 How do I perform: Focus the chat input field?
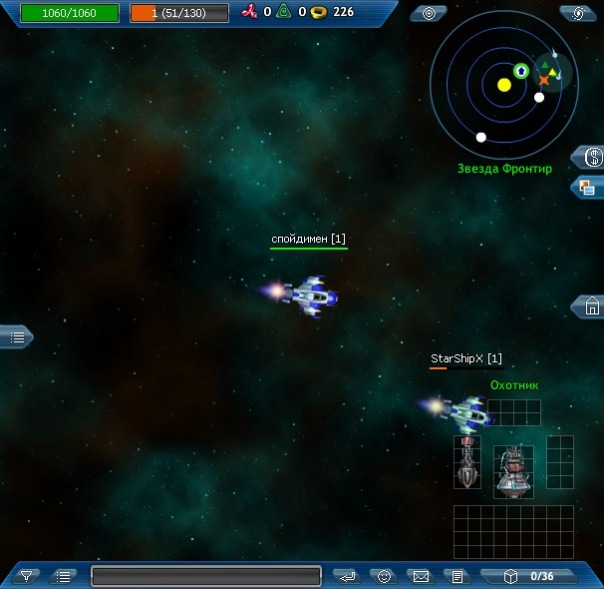point(206,576)
